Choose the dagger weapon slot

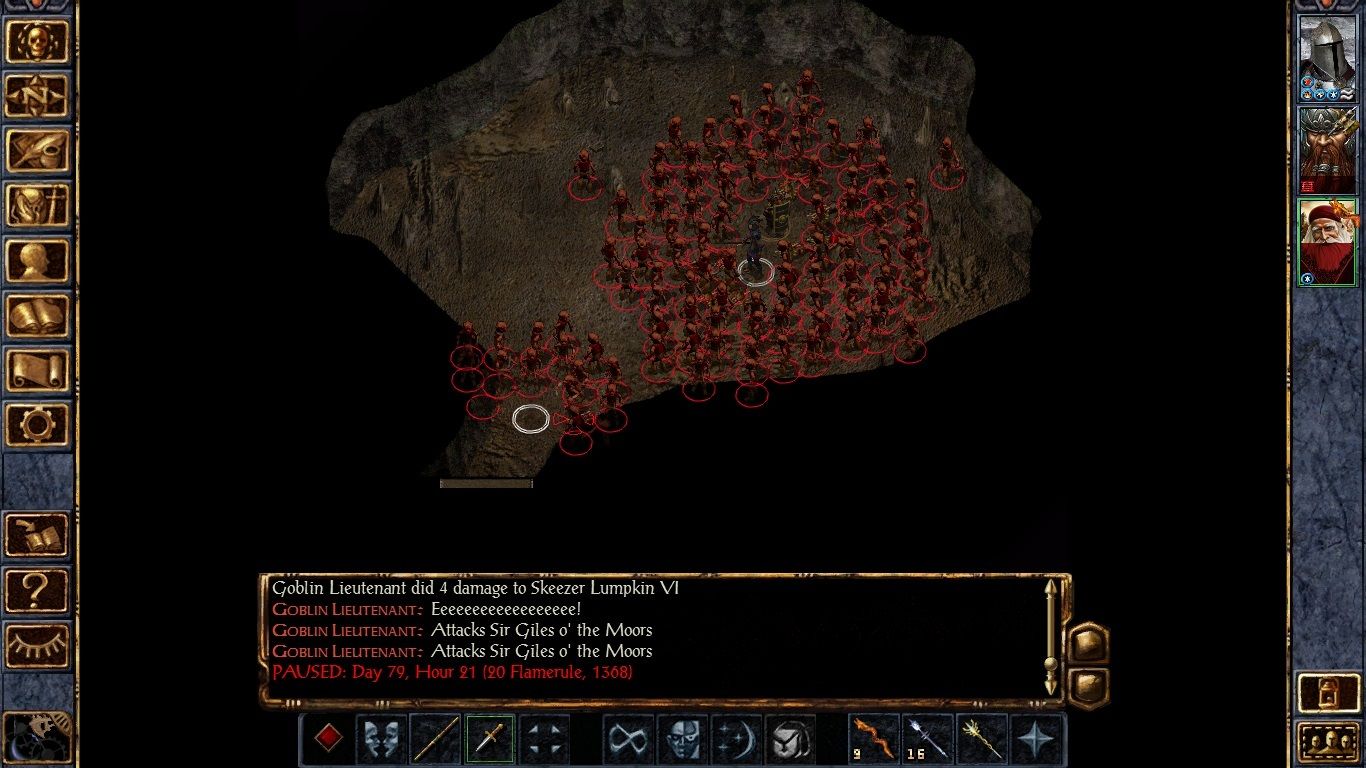pyautogui.click(x=490, y=740)
